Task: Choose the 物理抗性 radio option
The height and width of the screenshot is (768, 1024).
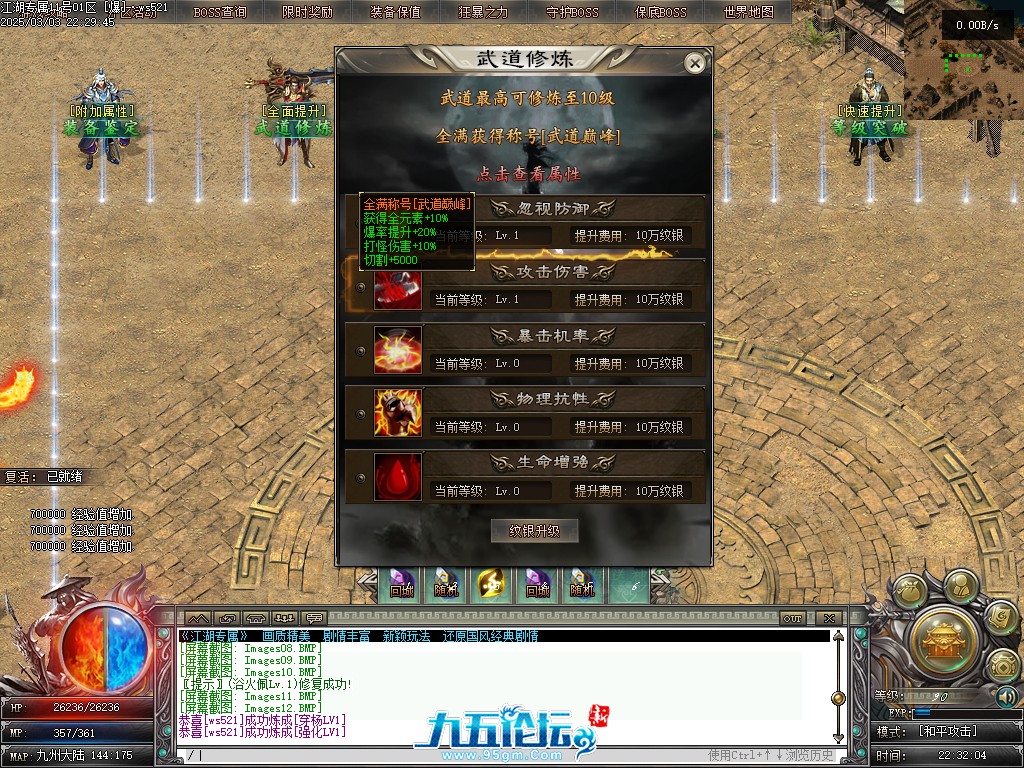Action: click(361, 415)
